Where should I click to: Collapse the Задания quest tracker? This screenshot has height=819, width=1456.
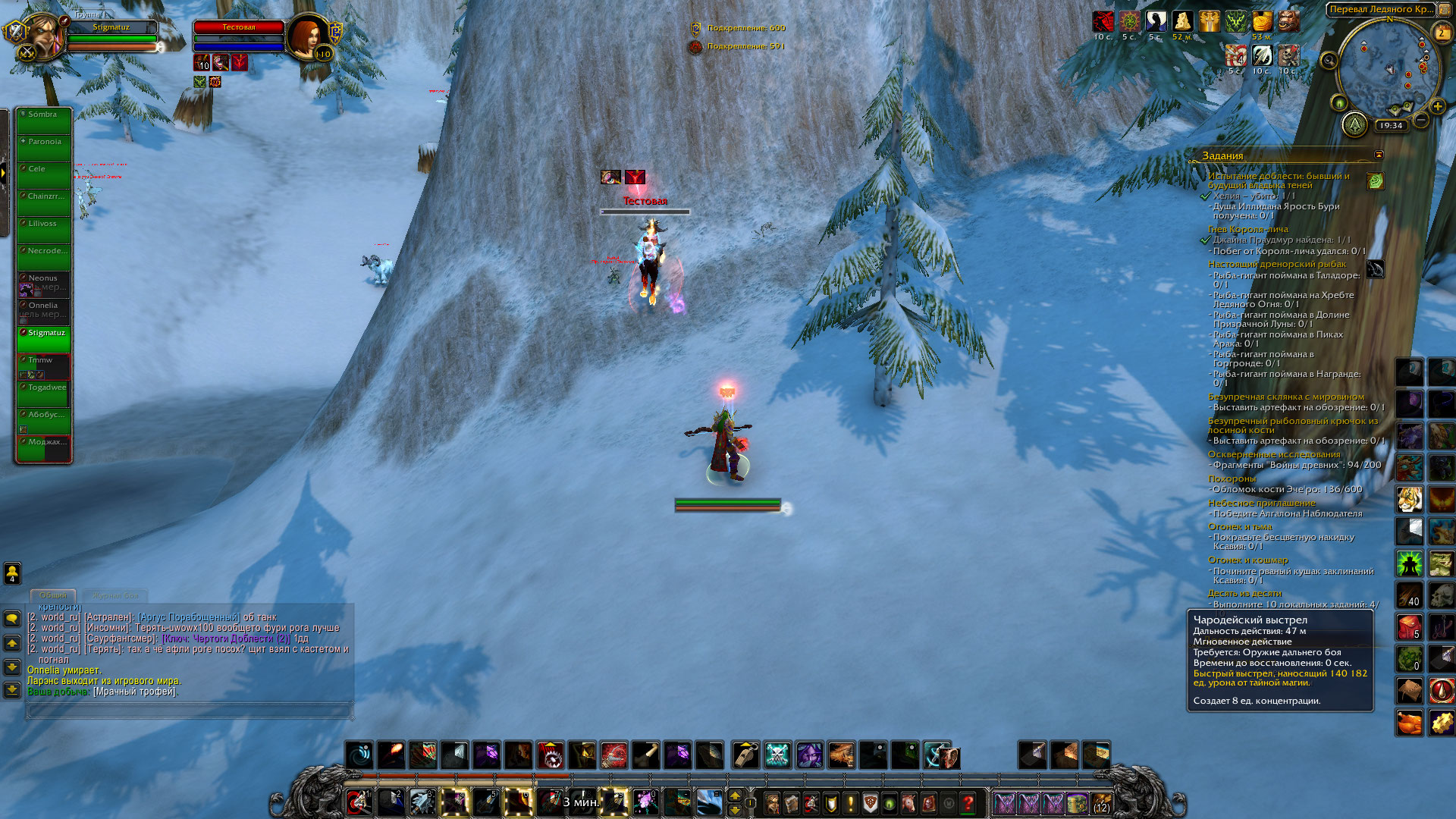coord(1379,155)
